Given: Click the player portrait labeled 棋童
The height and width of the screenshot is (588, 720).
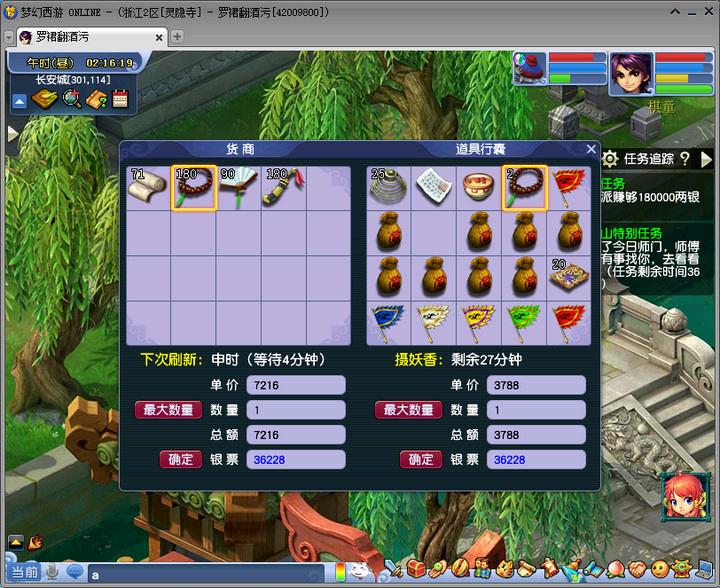Looking at the screenshot, I should pyautogui.click(x=631, y=72).
